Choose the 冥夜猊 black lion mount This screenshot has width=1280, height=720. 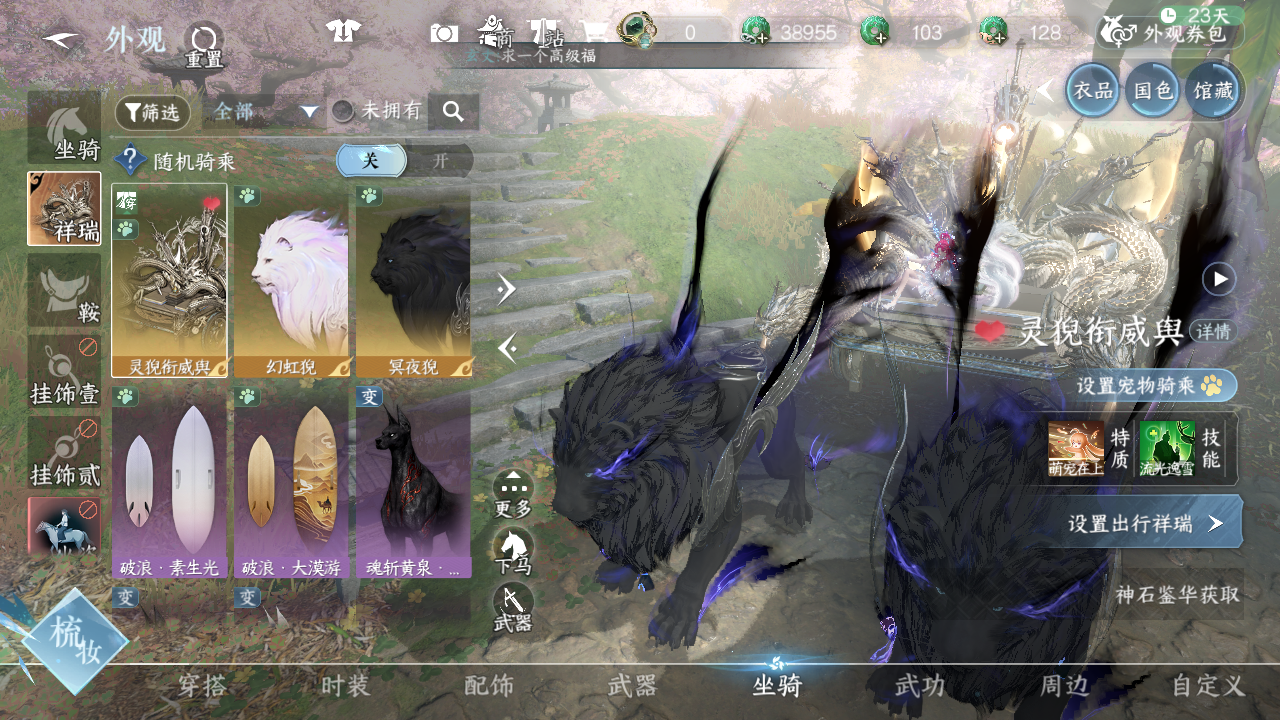pyautogui.click(x=413, y=281)
